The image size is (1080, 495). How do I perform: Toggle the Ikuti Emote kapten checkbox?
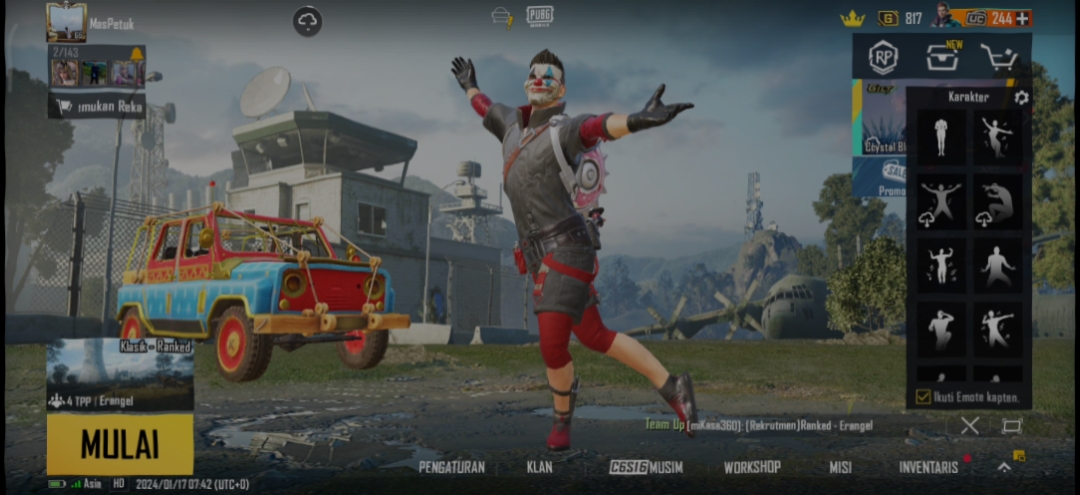924,397
